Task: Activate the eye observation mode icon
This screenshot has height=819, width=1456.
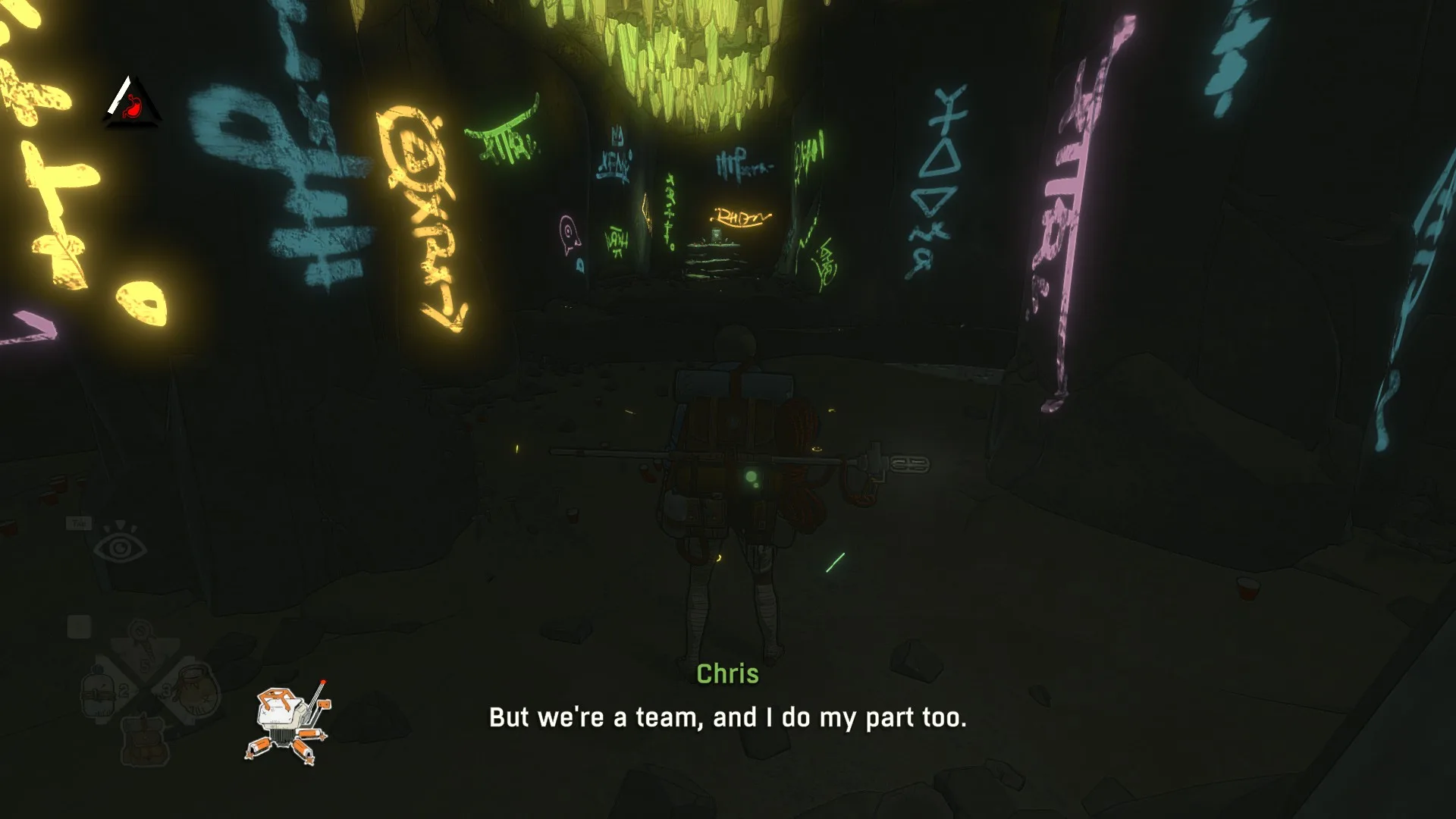Action: point(119,548)
